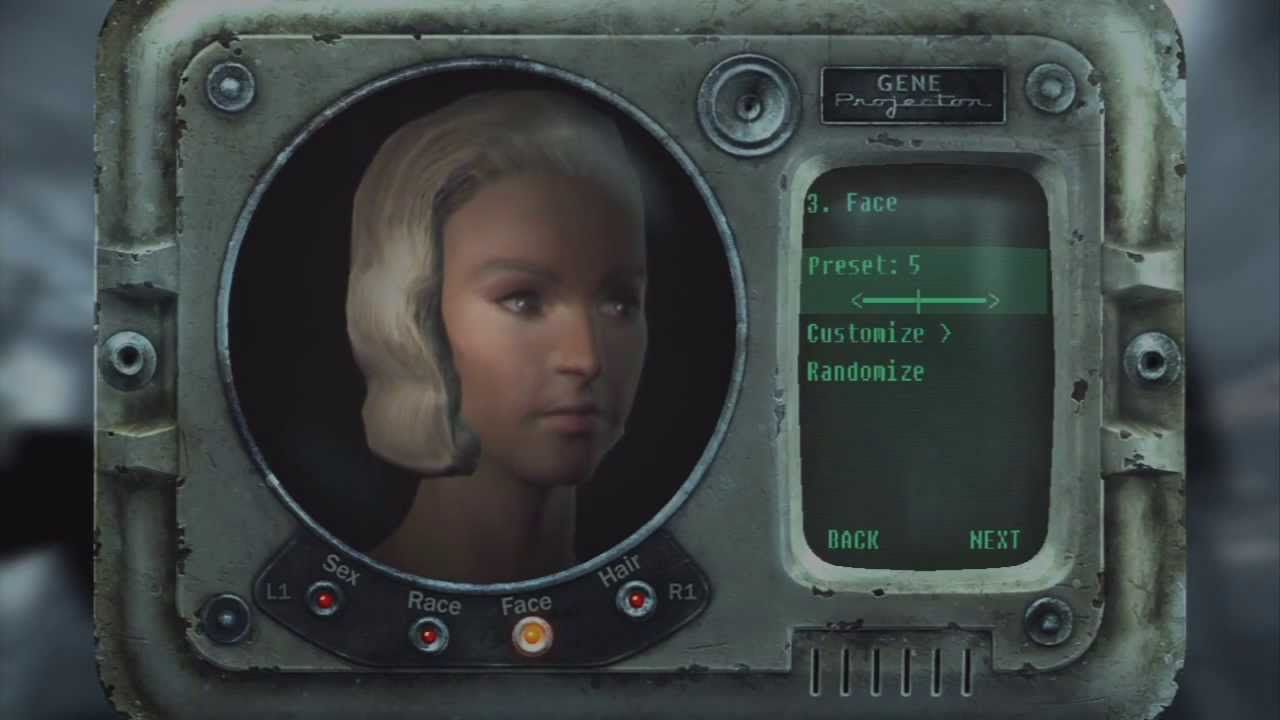Select the Sex category indicator light
The width and height of the screenshot is (1280, 720).
[x=325, y=601]
